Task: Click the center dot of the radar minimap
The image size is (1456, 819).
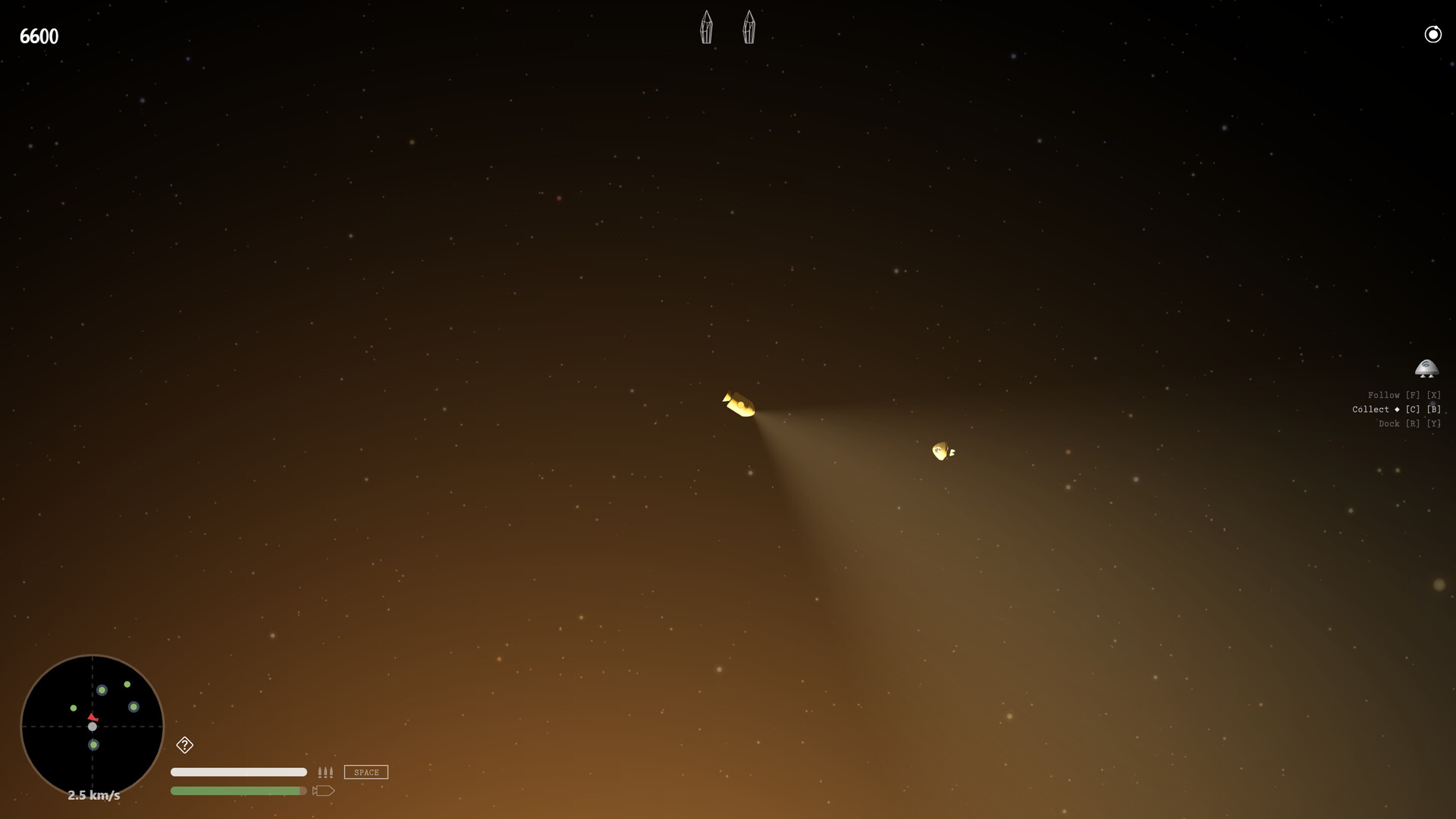Action: coord(93,726)
